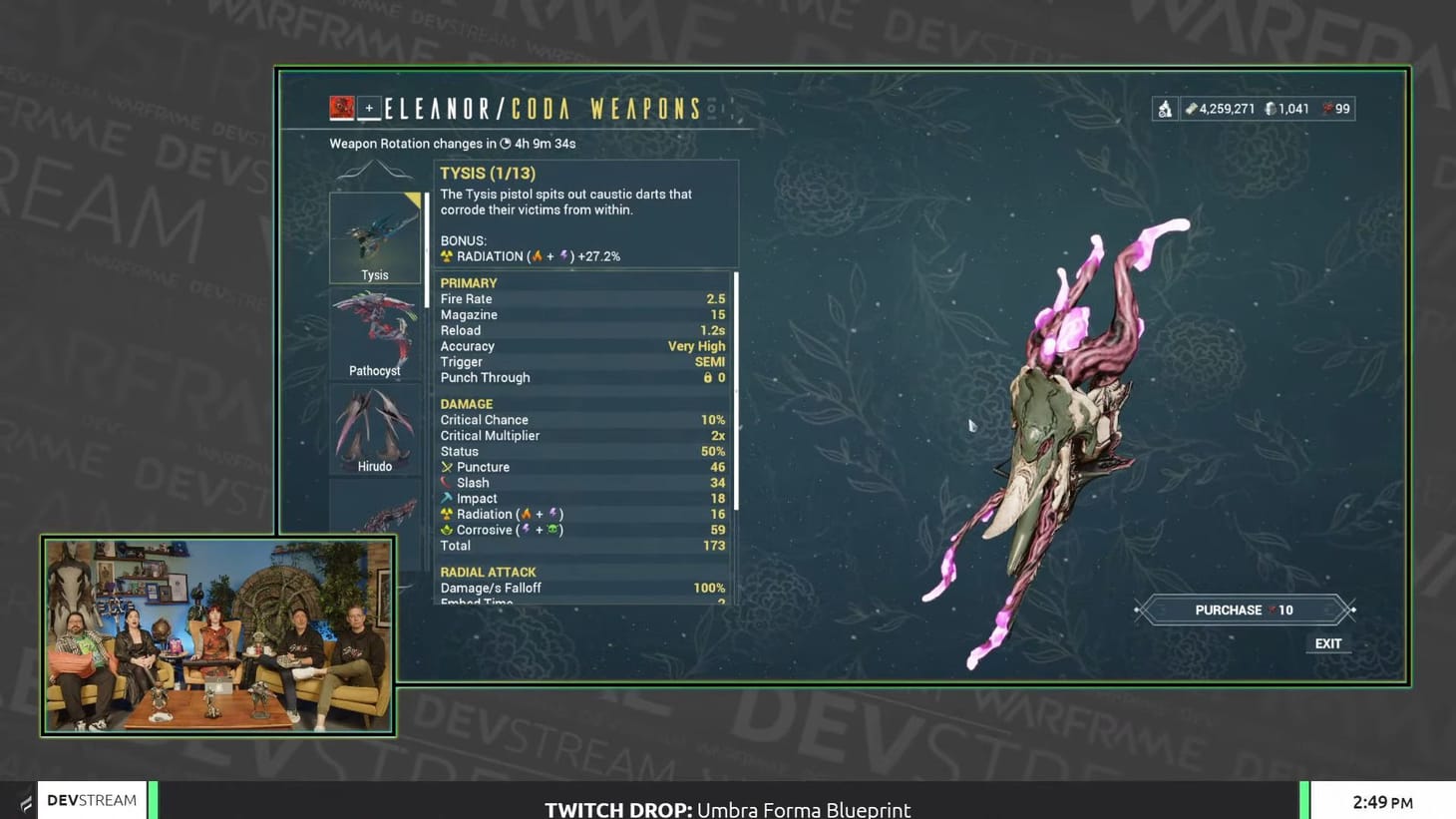Click the Radiation damage icon in BONUS line

coord(445,255)
